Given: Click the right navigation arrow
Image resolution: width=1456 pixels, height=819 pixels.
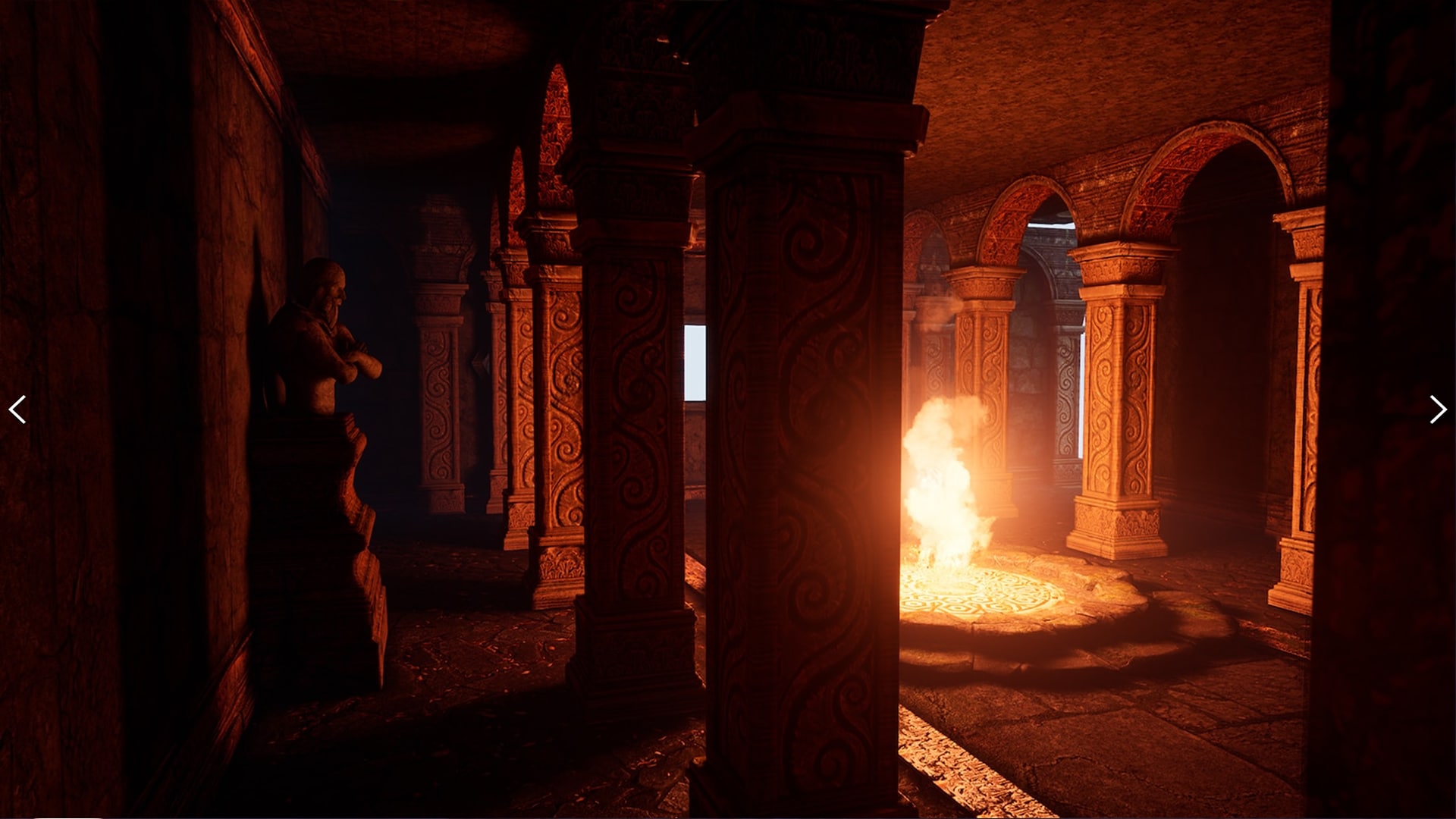Looking at the screenshot, I should [1438, 409].
